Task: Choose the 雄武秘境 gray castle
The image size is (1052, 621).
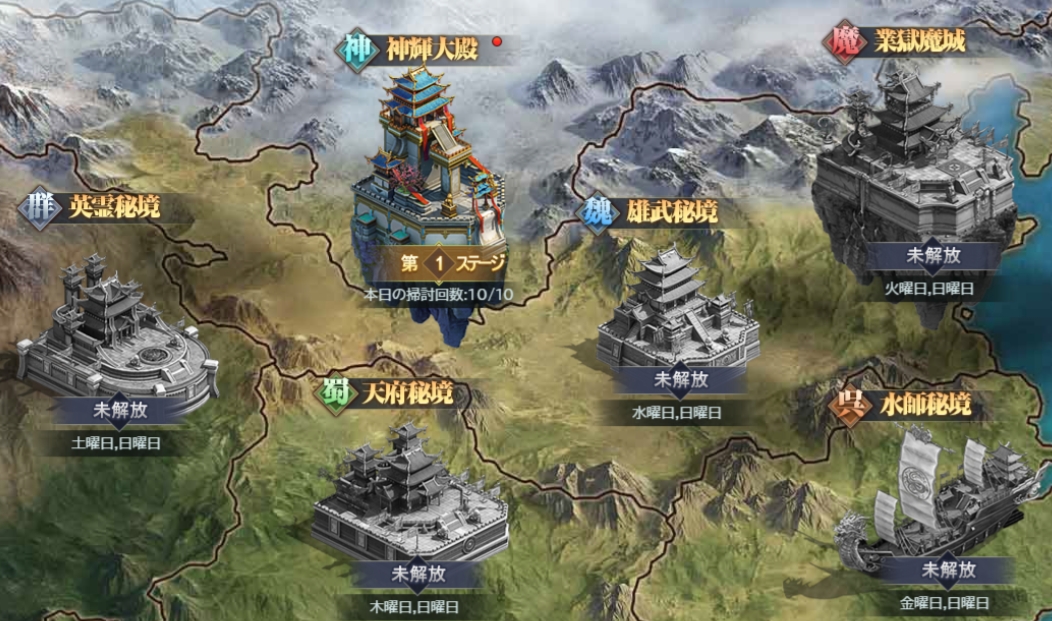Action: [x=677, y=310]
